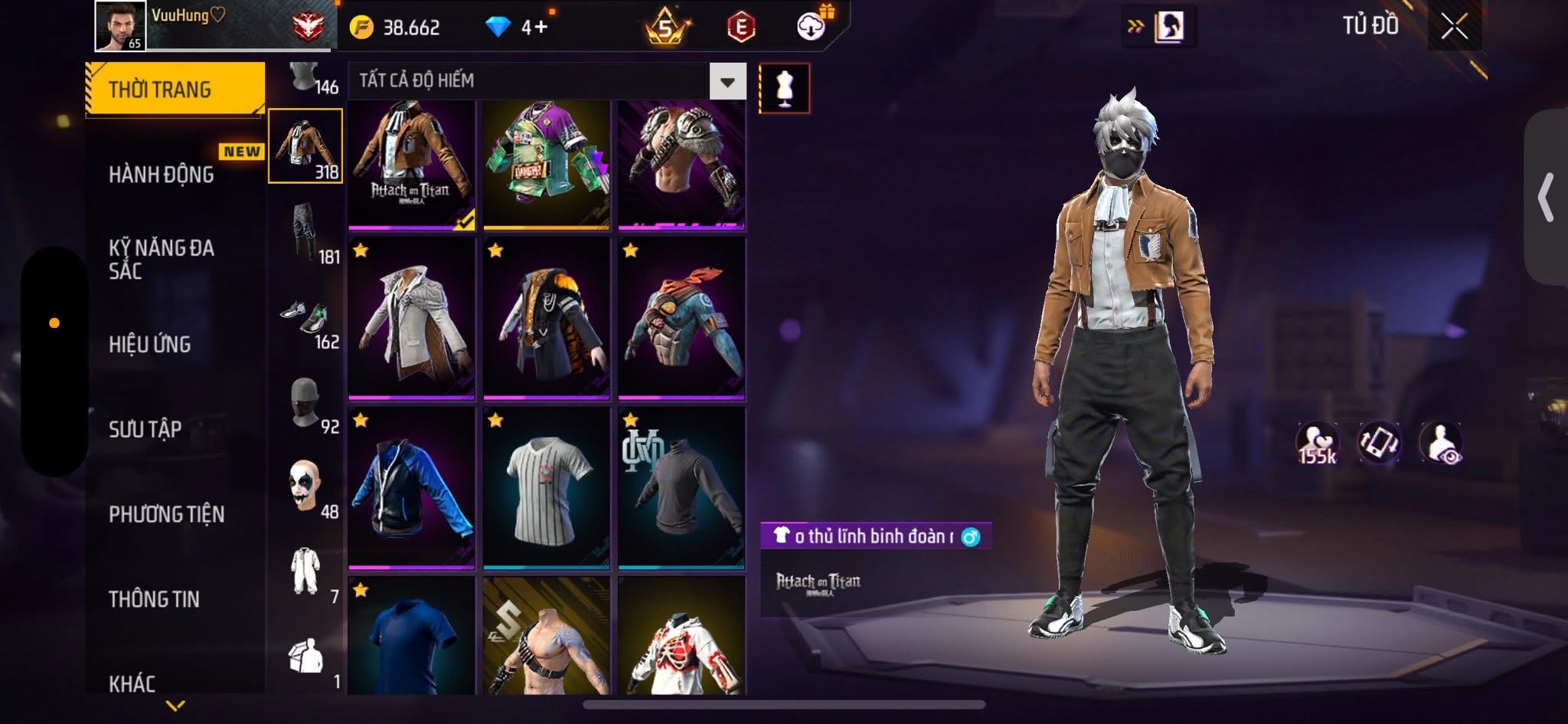Pick the white long coat top
This screenshot has width=1568, height=724.
click(412, 319)
